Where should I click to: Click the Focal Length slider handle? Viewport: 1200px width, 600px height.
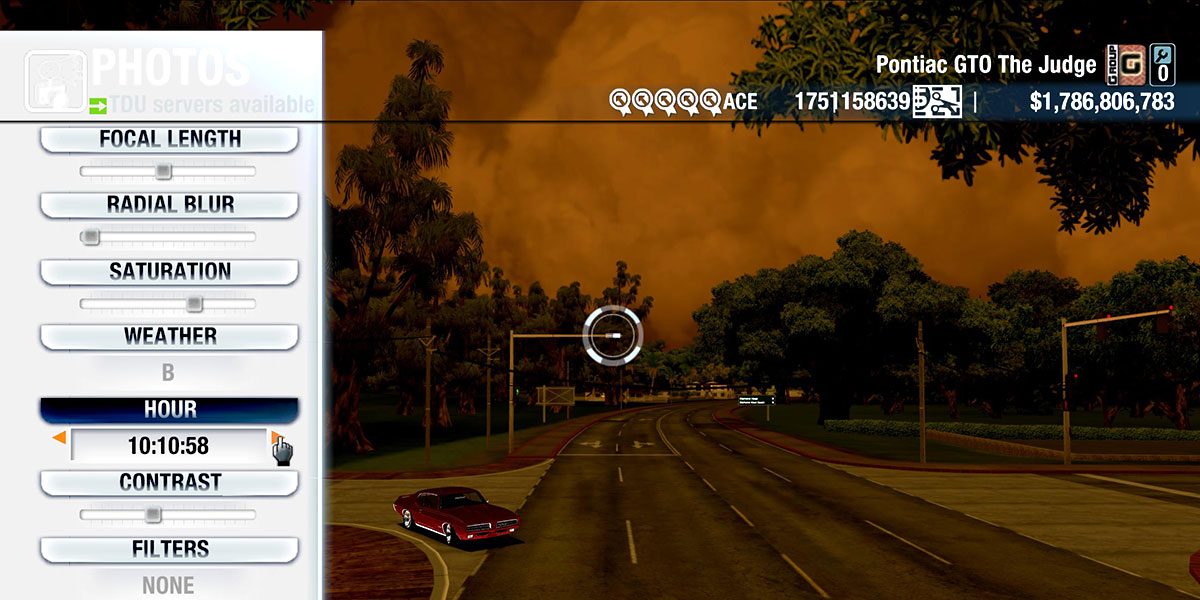pyautogui.click(x=163, y=171)
